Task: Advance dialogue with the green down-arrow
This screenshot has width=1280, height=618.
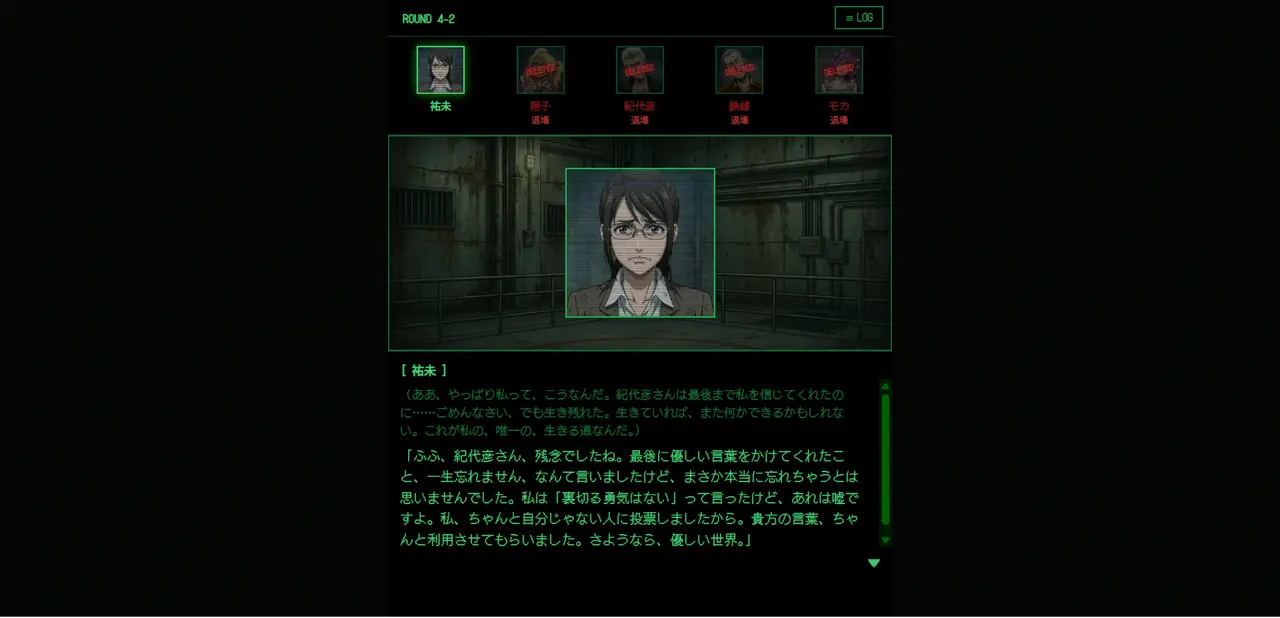Action: click(x=873, y=563)
